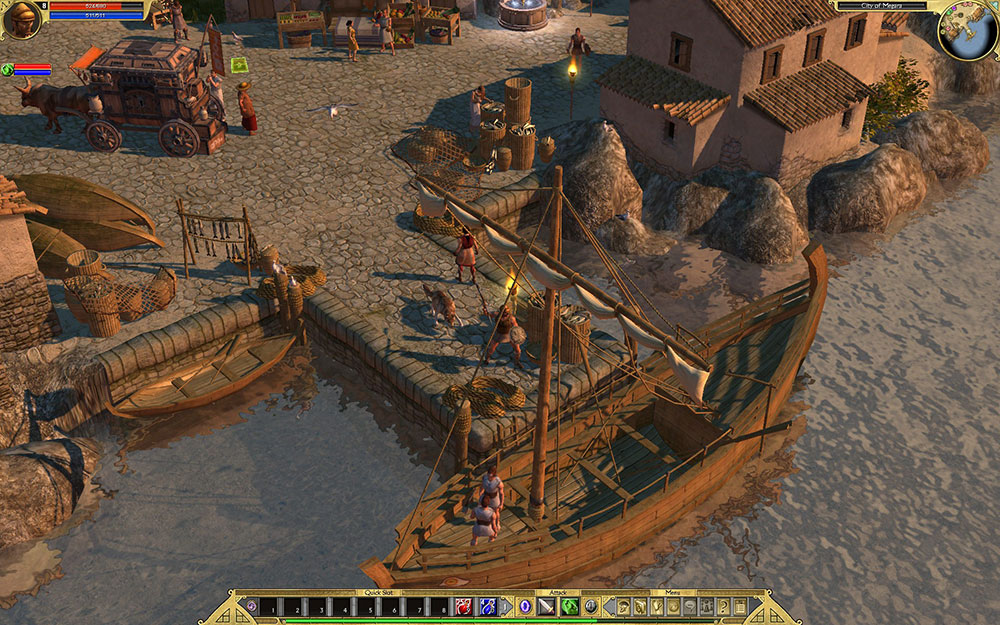Screen dimensions: 1000x625
Task: Click the hero portrait in the corner
Action: click(22, 19)
